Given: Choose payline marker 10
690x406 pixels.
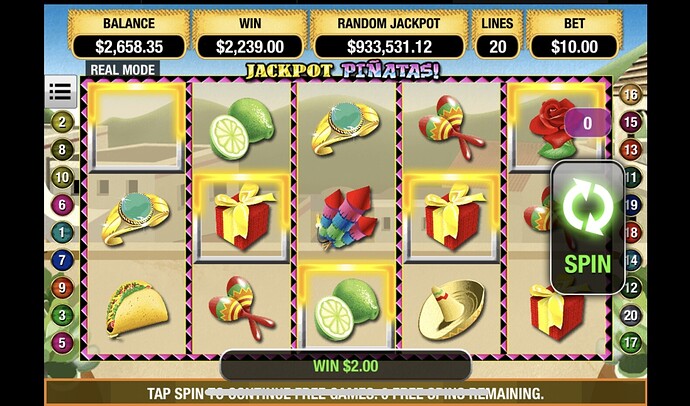Looking at the screenshot, I should click(x=63, y=177).
